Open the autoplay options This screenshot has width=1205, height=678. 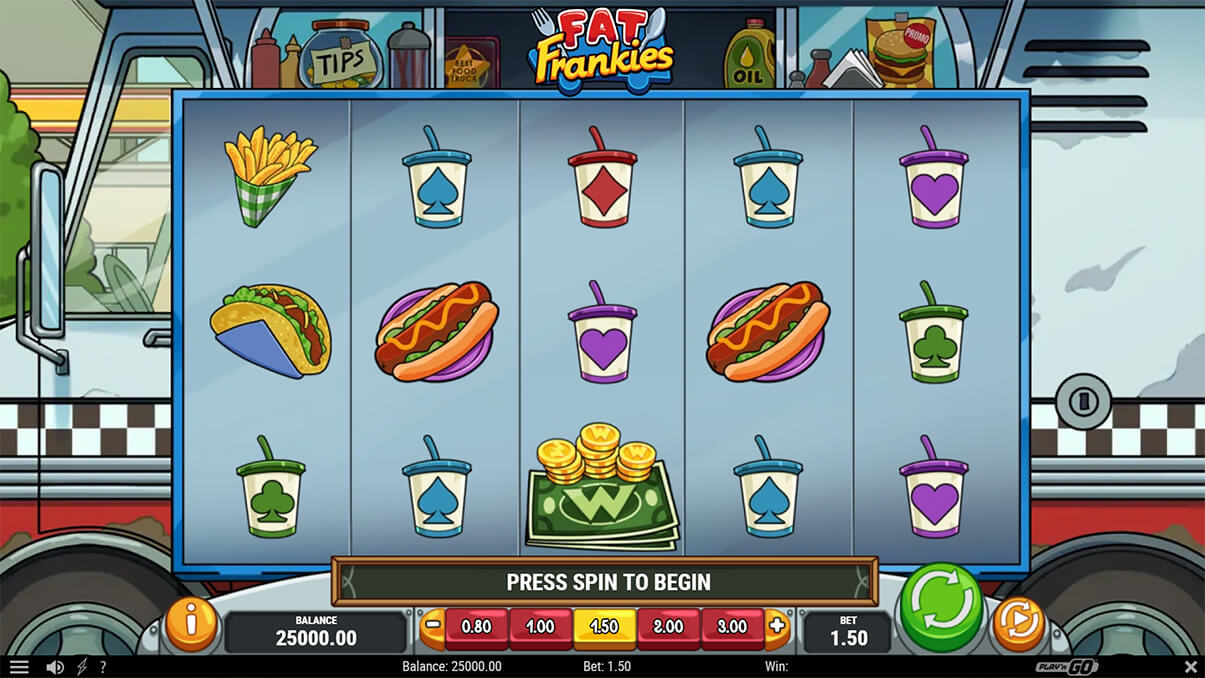pos(1018,624)
